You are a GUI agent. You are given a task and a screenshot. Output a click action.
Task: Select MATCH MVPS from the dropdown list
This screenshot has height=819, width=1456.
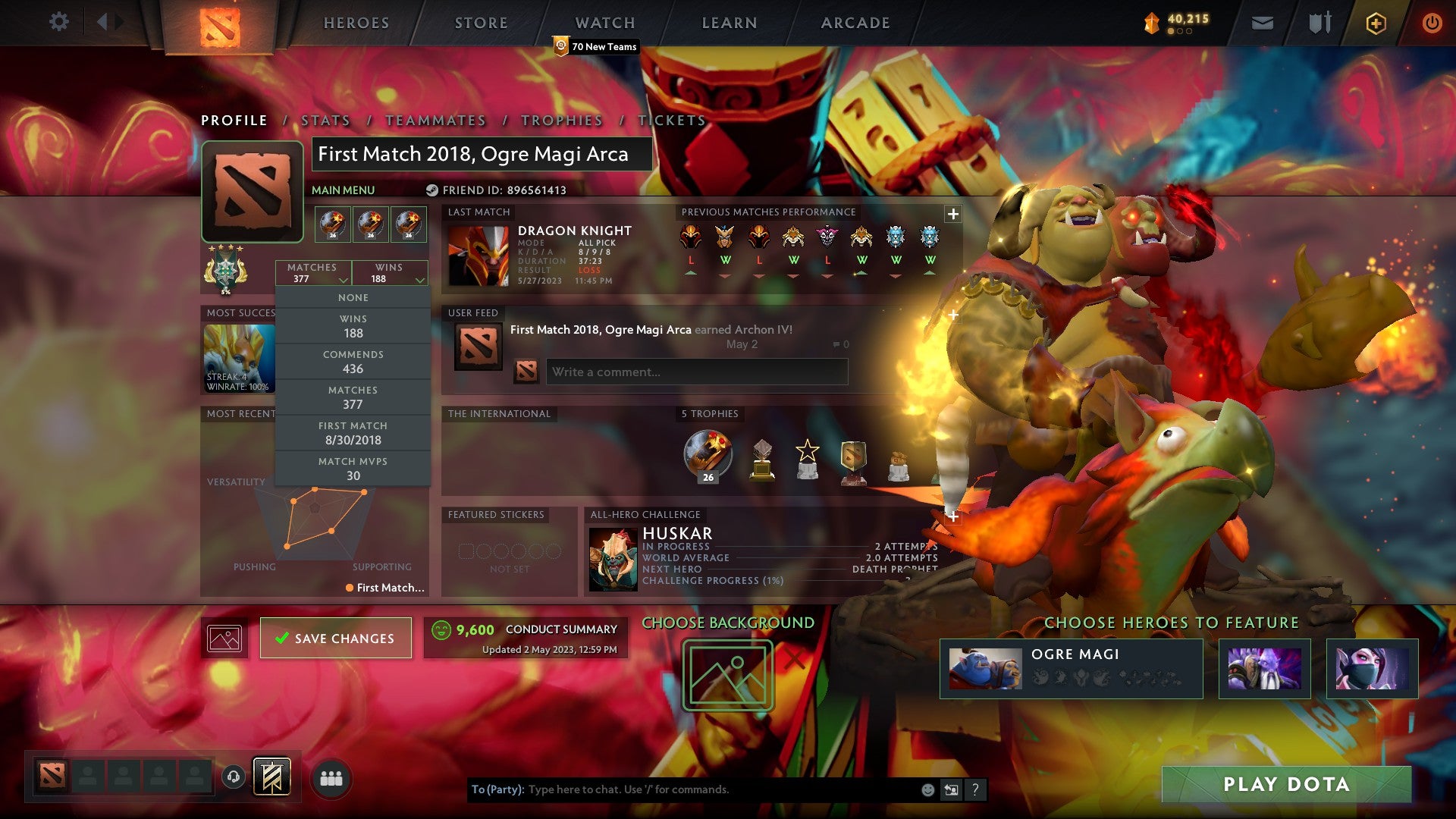coord(353,468)
